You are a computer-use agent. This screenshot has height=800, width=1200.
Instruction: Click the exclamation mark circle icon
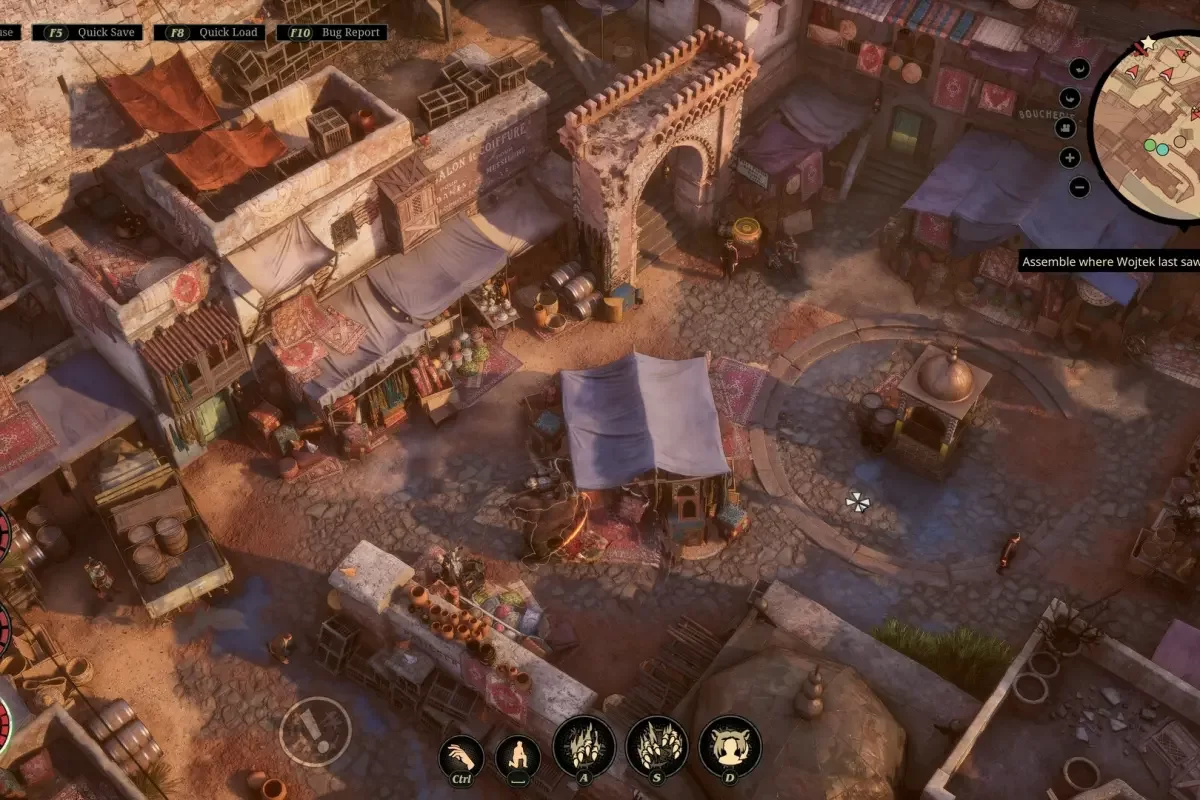pos(315,730)
